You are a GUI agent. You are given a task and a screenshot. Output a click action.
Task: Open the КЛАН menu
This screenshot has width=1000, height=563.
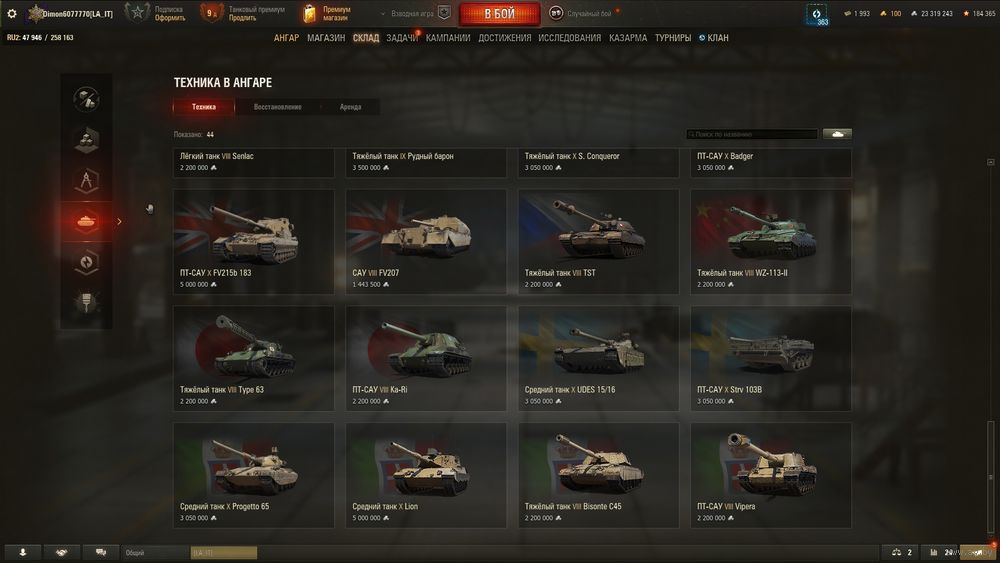point(714,38)
